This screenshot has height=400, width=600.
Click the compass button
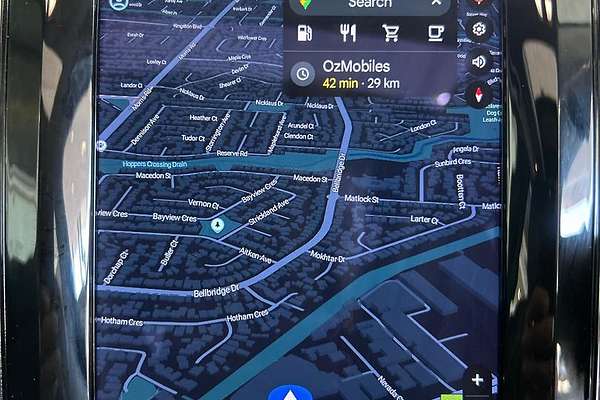479,94
